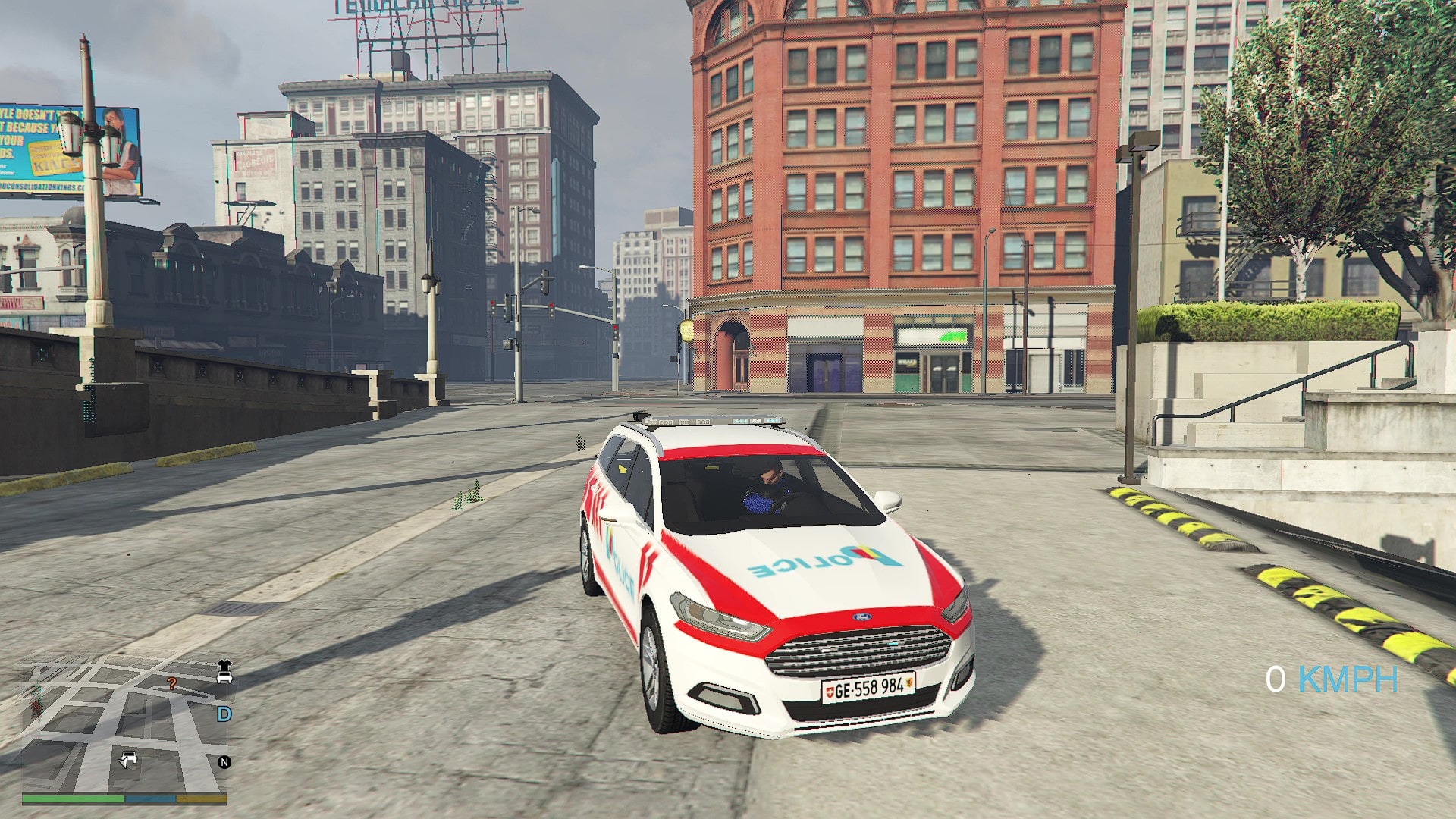Screen dimensions: 1456x819
Task: Click the player vehicle arrow marker
Action: pyautogui.click(x=127, y=759)
